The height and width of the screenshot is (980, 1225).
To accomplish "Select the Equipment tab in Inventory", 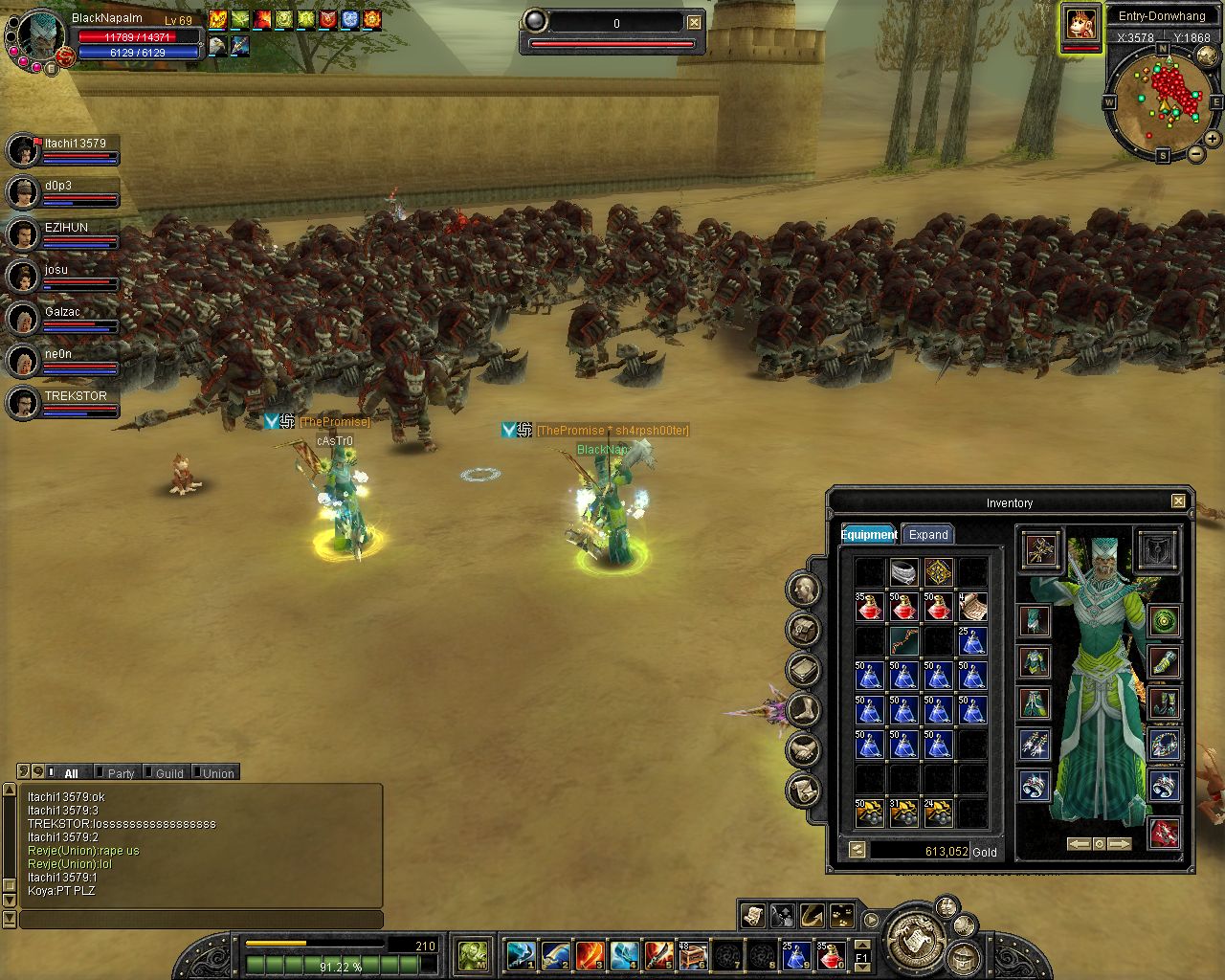I will 869,535.
